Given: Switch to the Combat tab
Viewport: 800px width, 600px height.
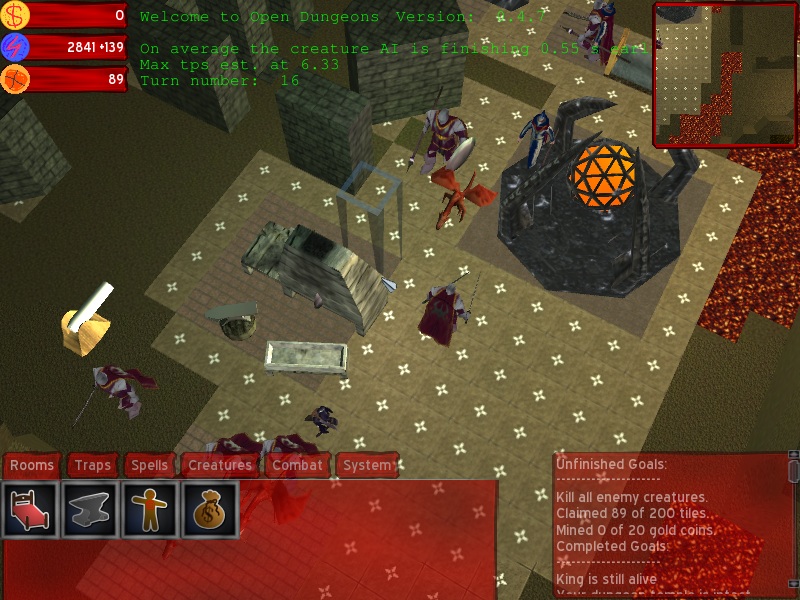Looking at the screenshot, I should pyautogui.click(x=298, y=465).
